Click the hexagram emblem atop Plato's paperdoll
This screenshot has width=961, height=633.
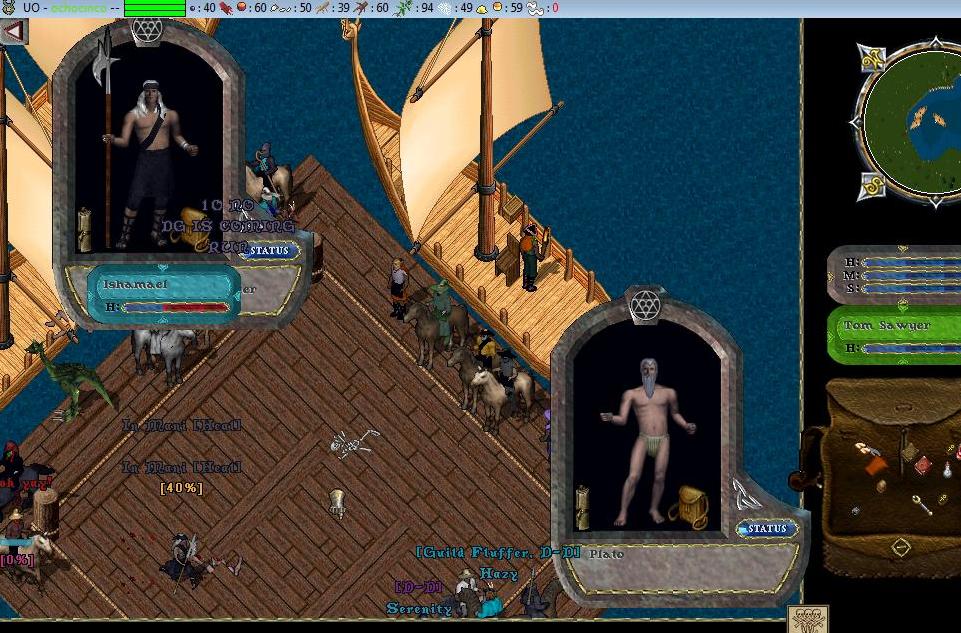646,301
